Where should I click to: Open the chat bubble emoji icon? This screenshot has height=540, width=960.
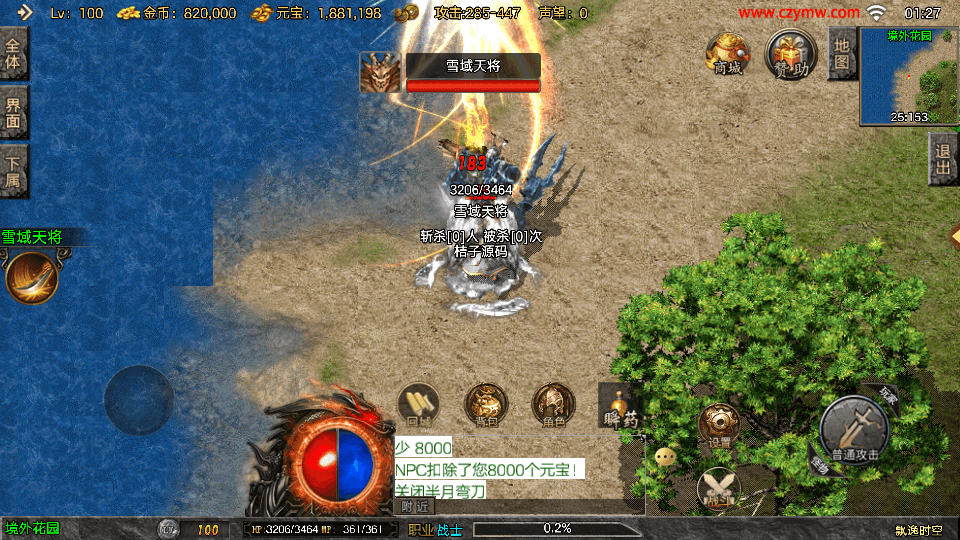(665, 457)
